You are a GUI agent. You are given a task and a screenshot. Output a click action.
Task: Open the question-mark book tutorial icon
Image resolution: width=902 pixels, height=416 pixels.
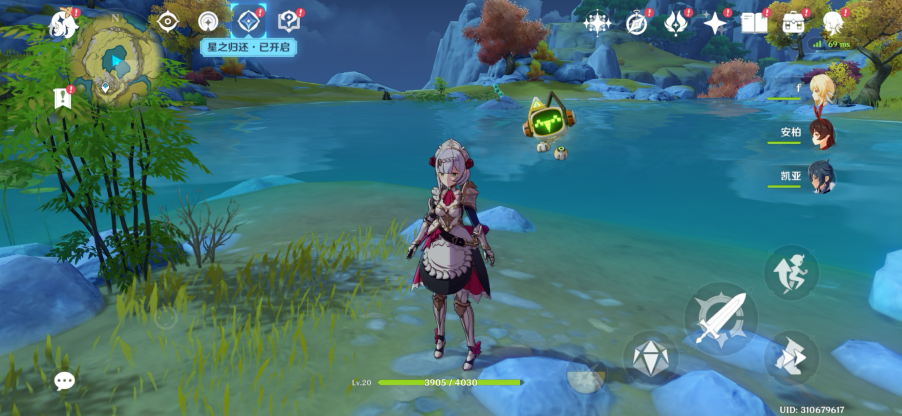[289, 21]
